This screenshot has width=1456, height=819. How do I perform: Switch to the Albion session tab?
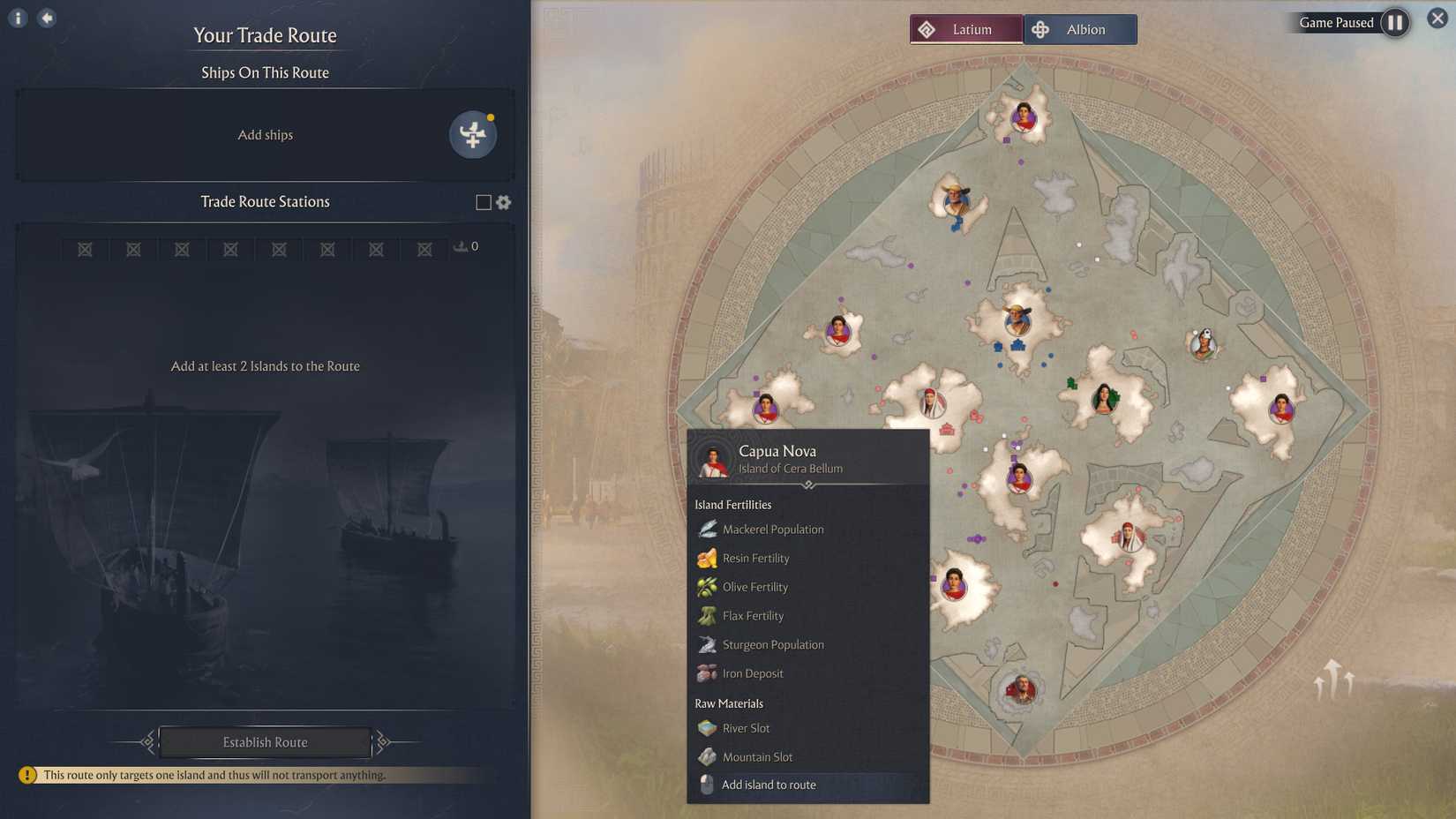[1078, 28]
